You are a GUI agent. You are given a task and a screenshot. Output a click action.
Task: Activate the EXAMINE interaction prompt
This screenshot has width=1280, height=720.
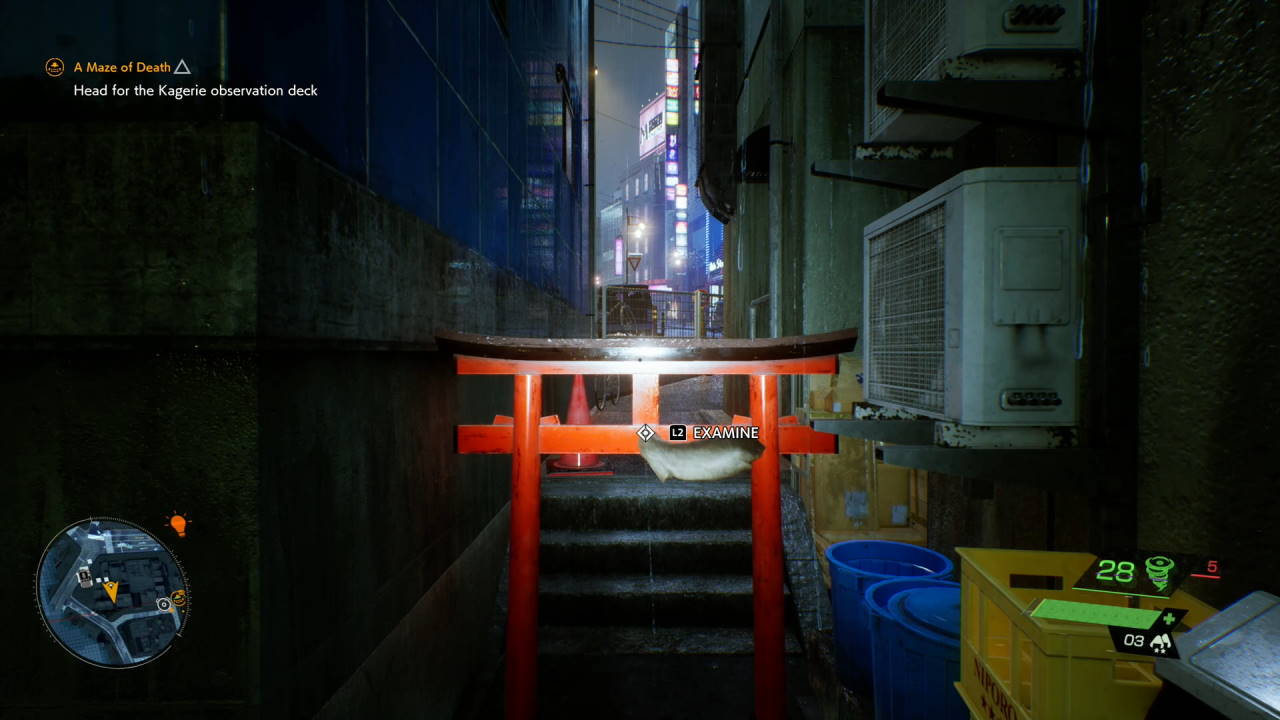[x=724, y=433]
